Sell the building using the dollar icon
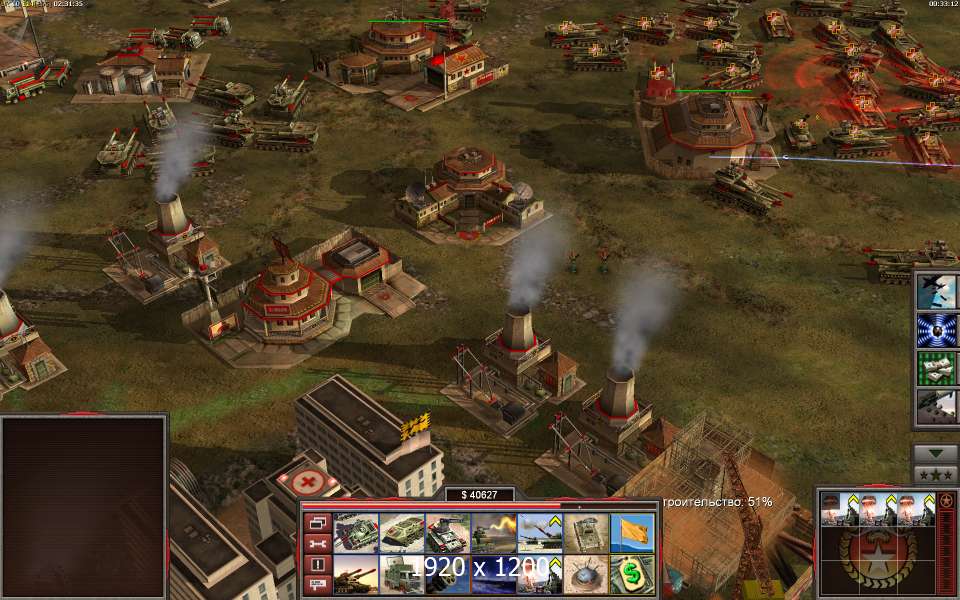This screenshot has width=960, height=600. tap(631, 574)
